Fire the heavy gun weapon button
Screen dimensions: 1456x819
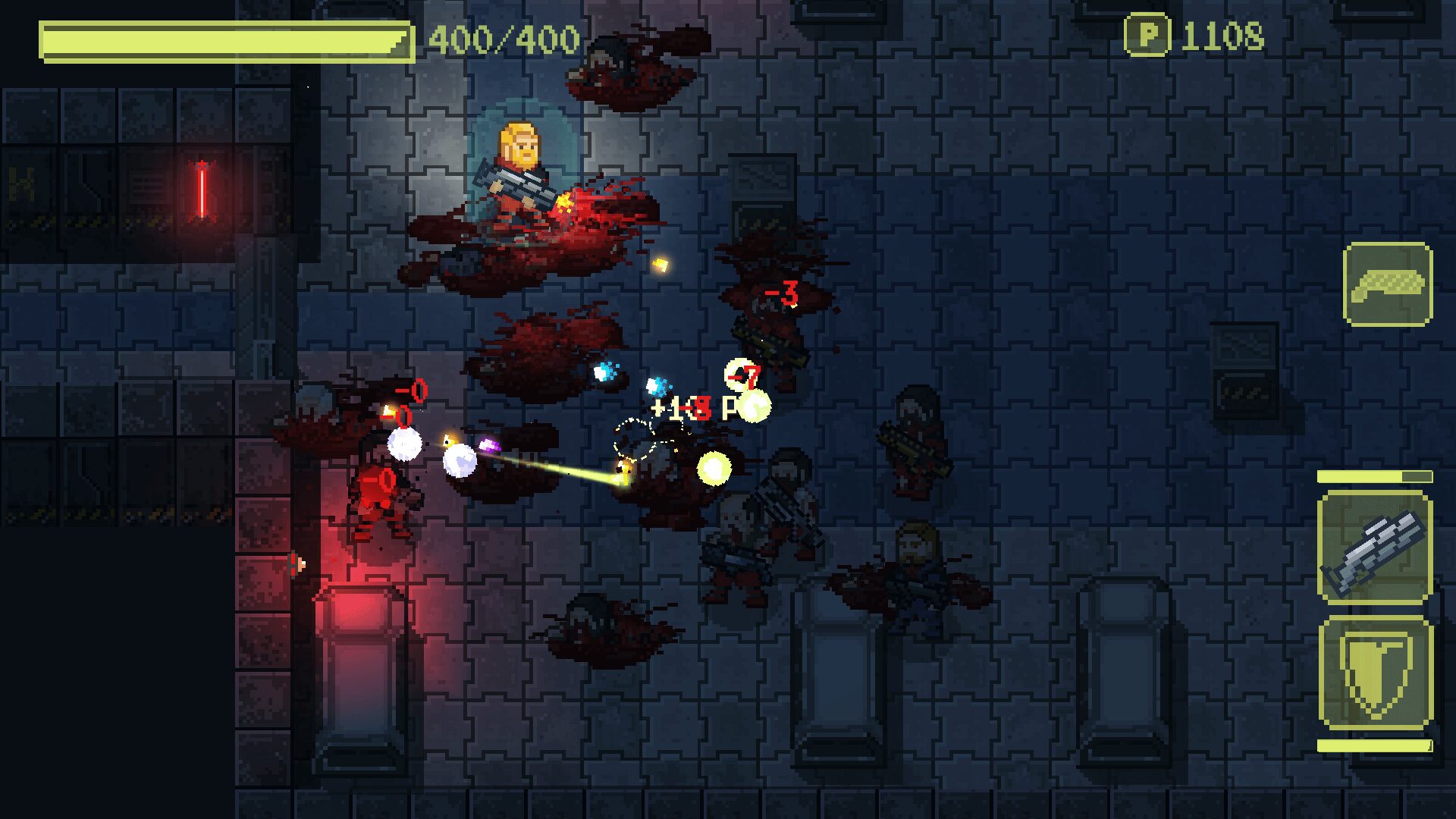(x=1375, y=548)
